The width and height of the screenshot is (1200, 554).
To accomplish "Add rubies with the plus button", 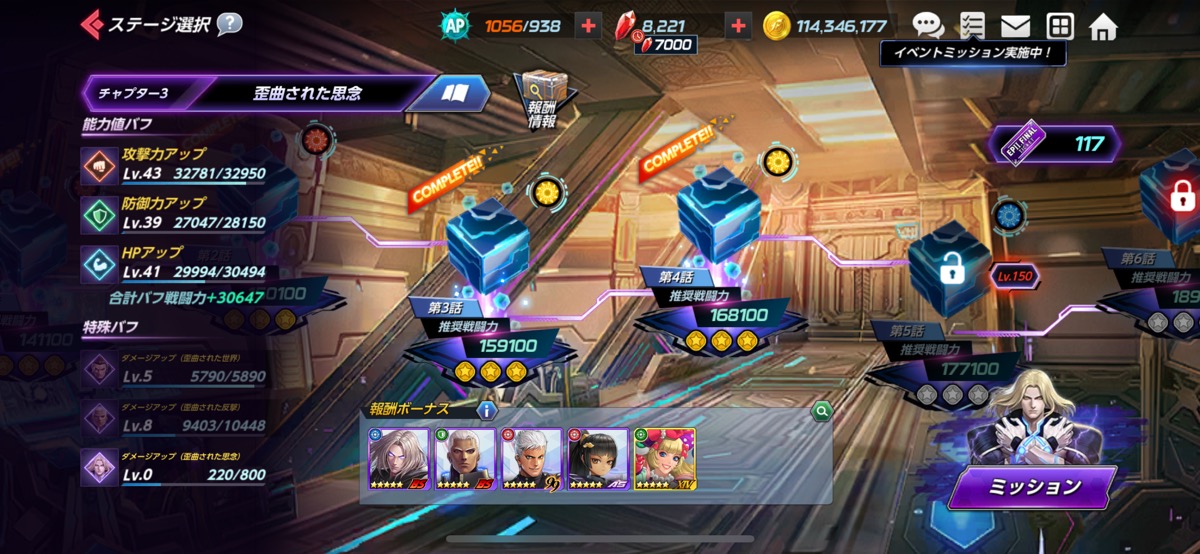I will [x=738, y=25].
